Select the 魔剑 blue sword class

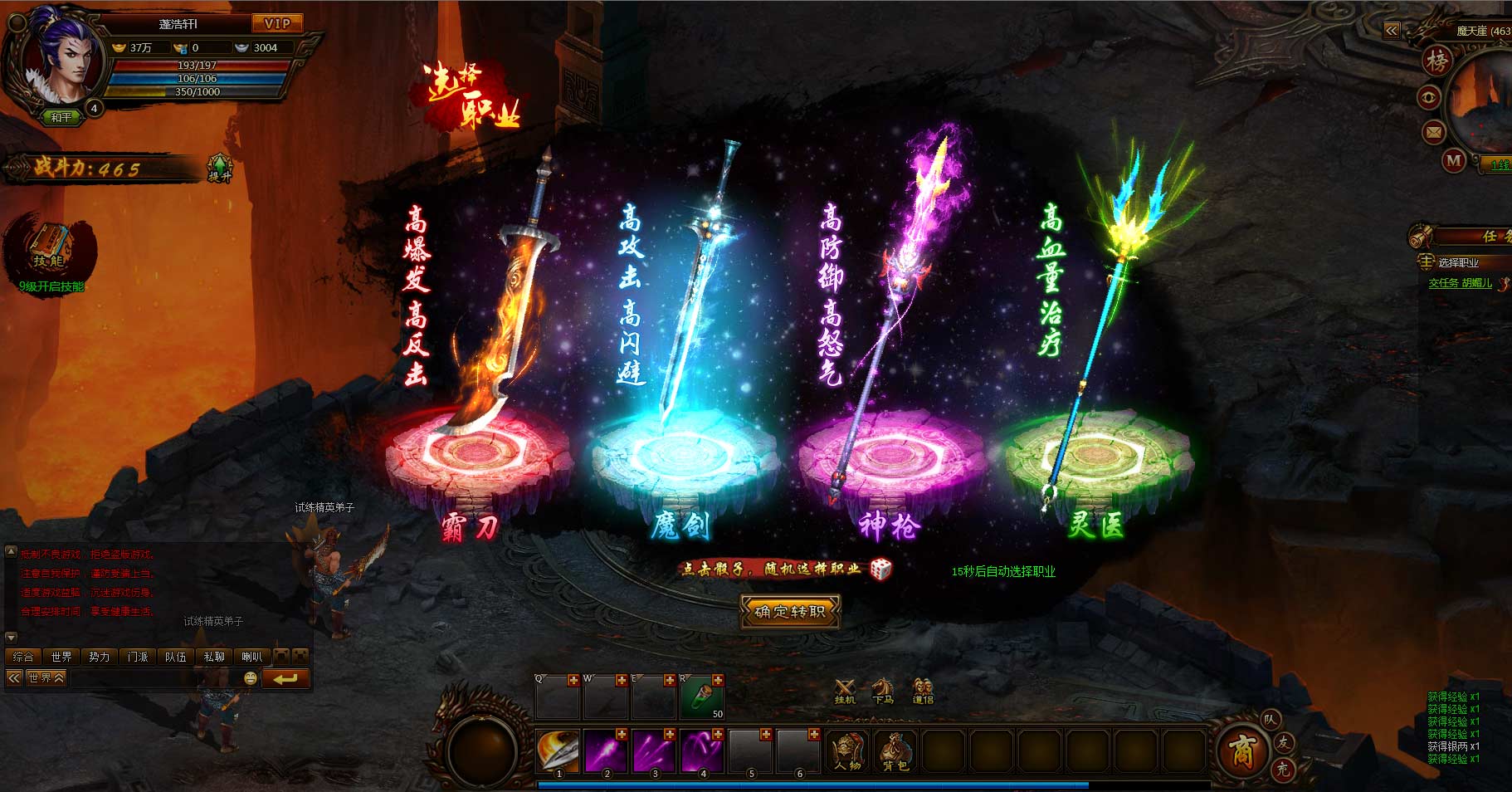pos(682,452)
